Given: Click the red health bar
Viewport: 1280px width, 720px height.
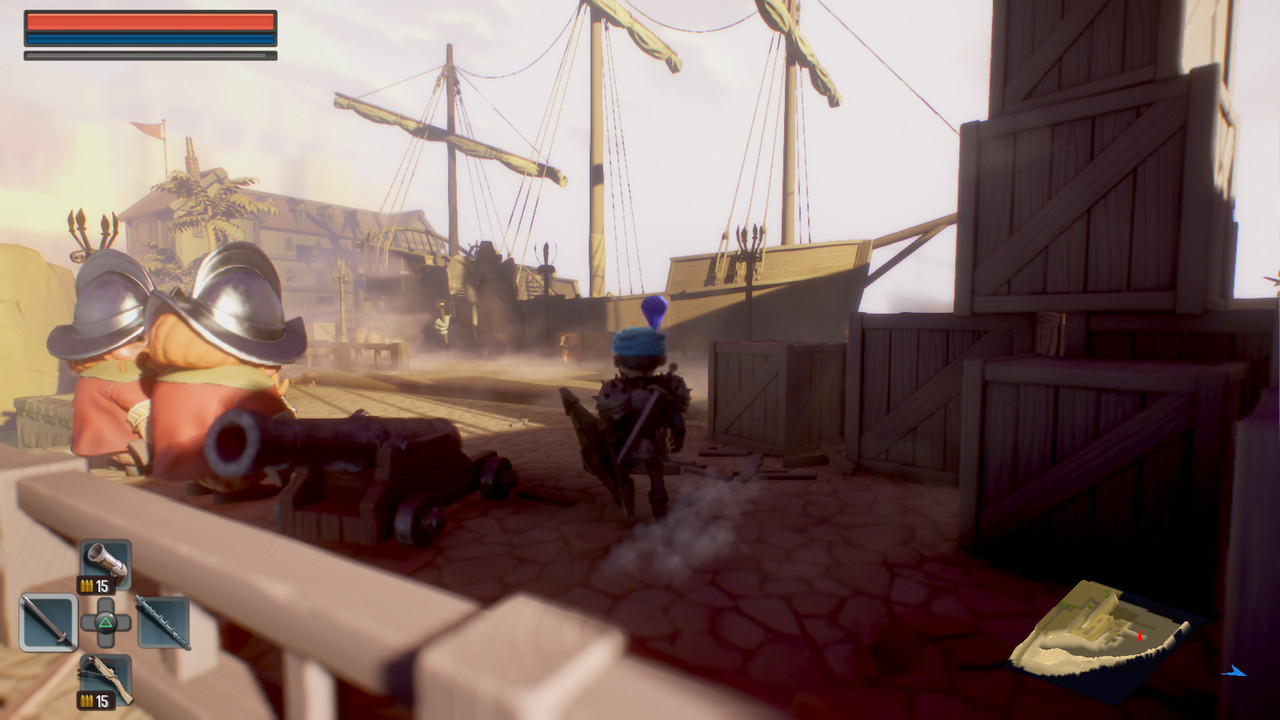Looking at the screenshot, I should [150, 23].
